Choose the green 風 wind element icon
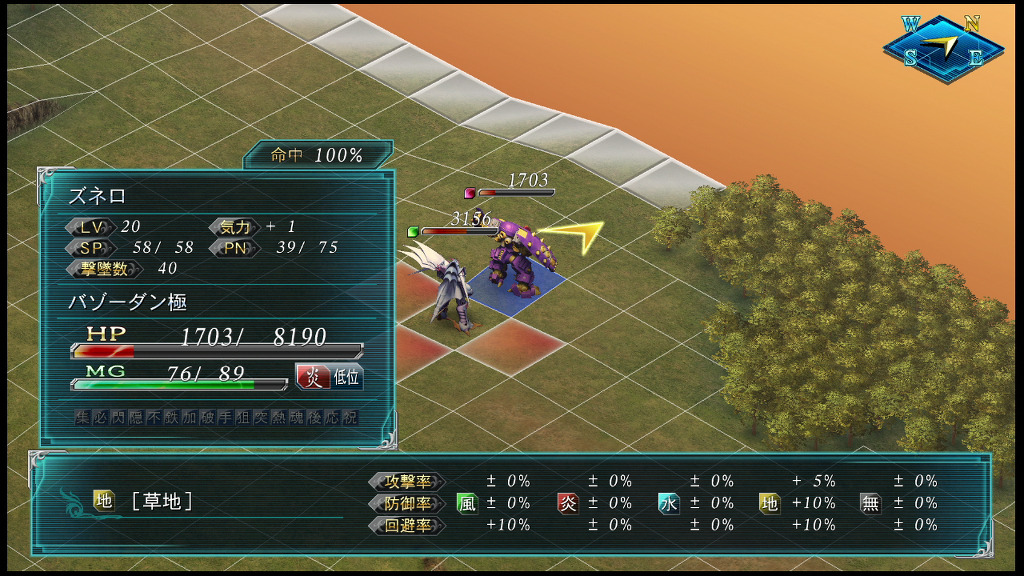Screen dimensions: 1024x576 [x=467, y=503]
